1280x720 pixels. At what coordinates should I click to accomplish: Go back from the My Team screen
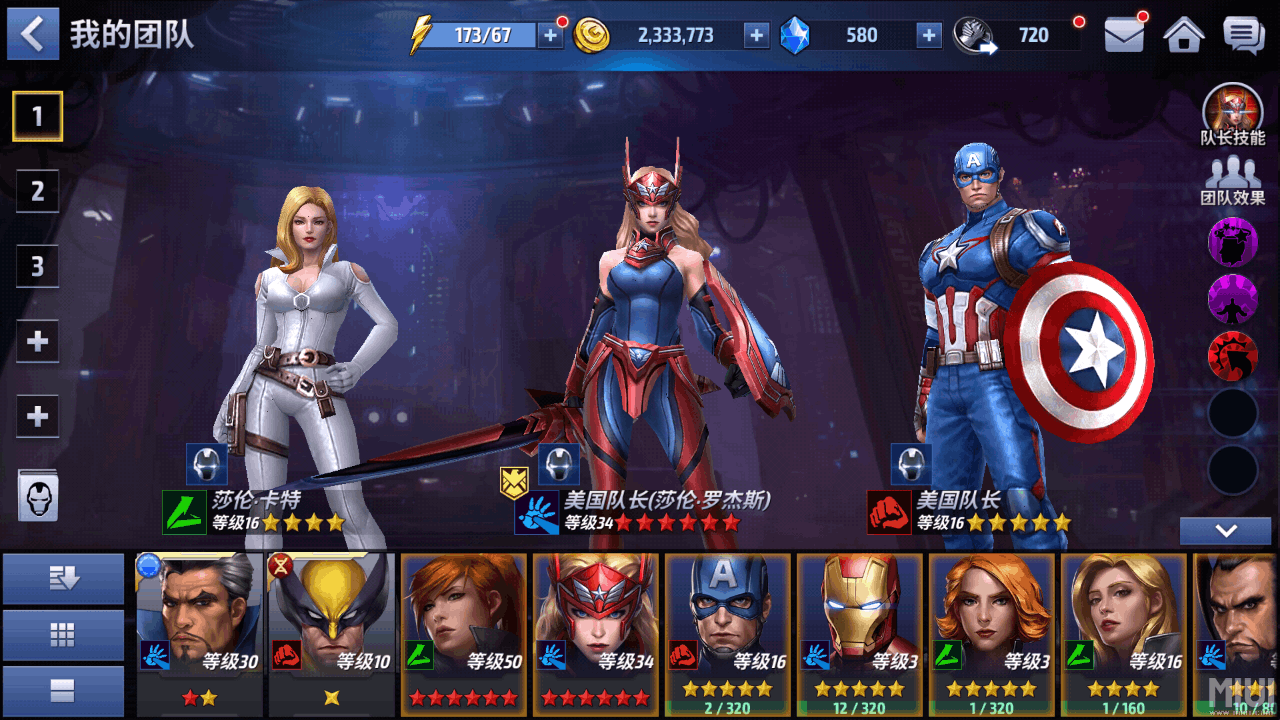[x=33, y=34]
